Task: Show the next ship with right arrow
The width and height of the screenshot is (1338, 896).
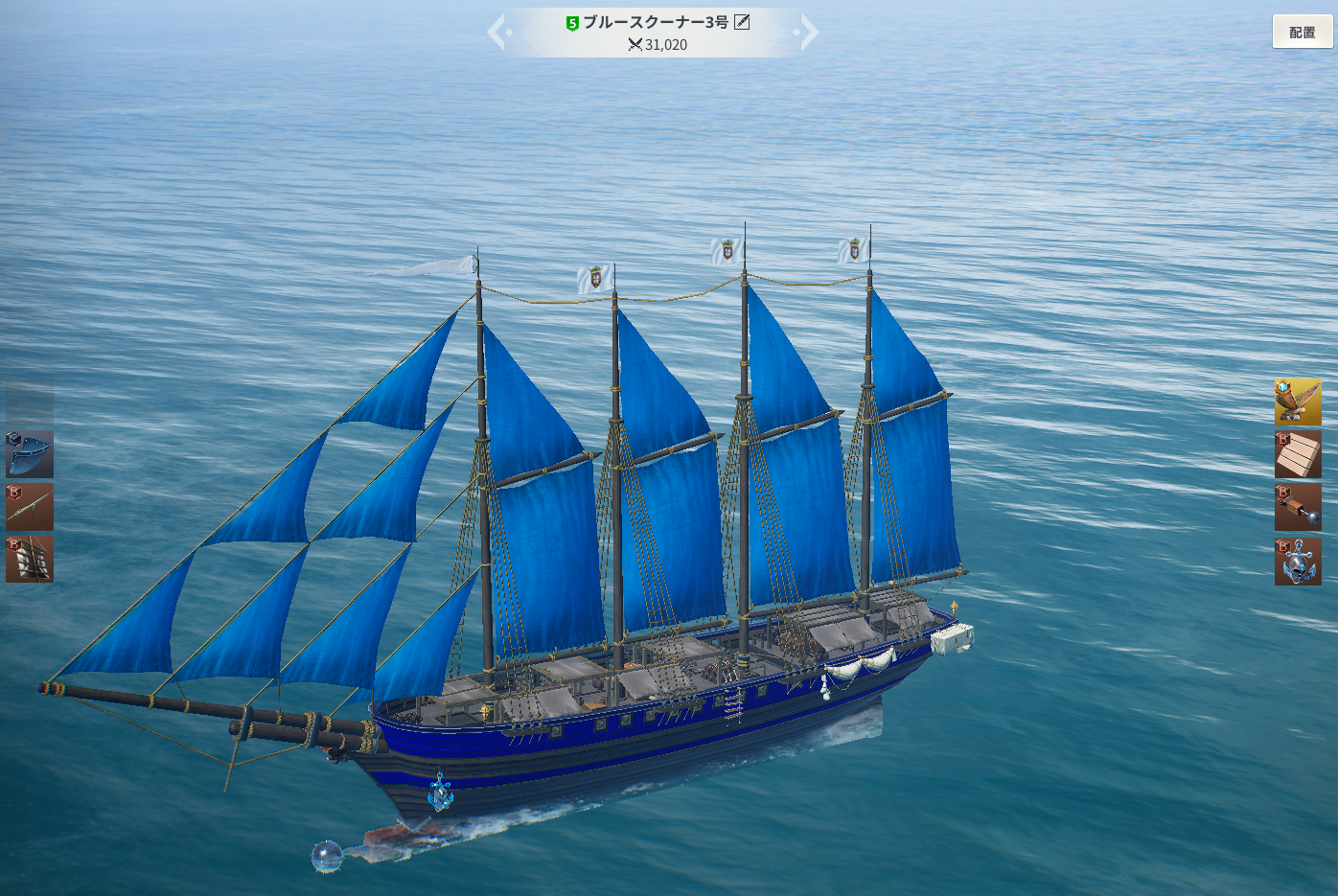Action: [x=808, y=33]
